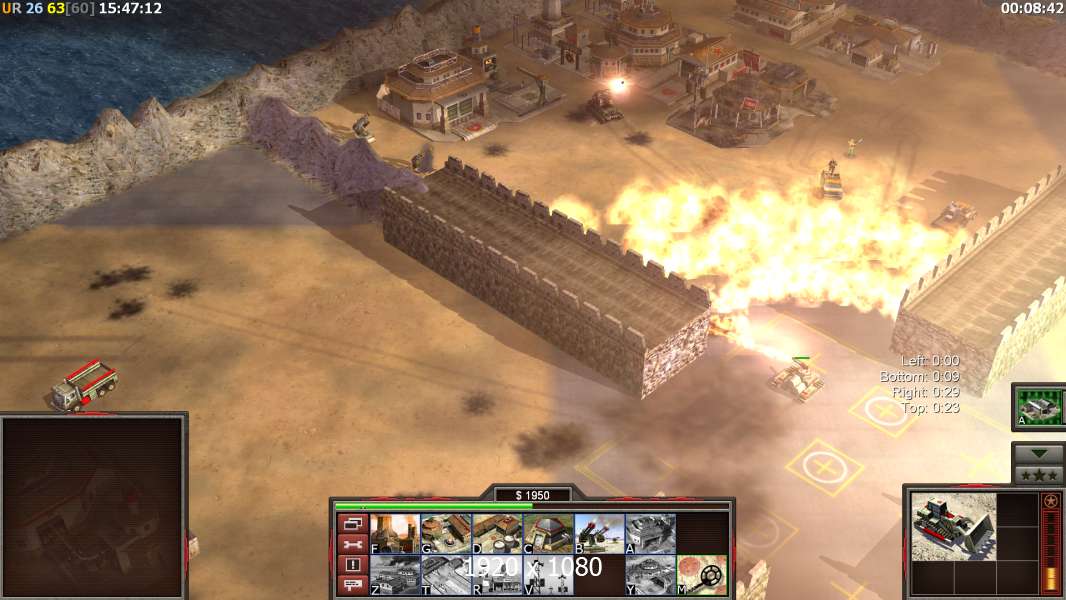Click the overlapping windows button in command bar
The image size is (1066, 600).
tap(352, 523)
